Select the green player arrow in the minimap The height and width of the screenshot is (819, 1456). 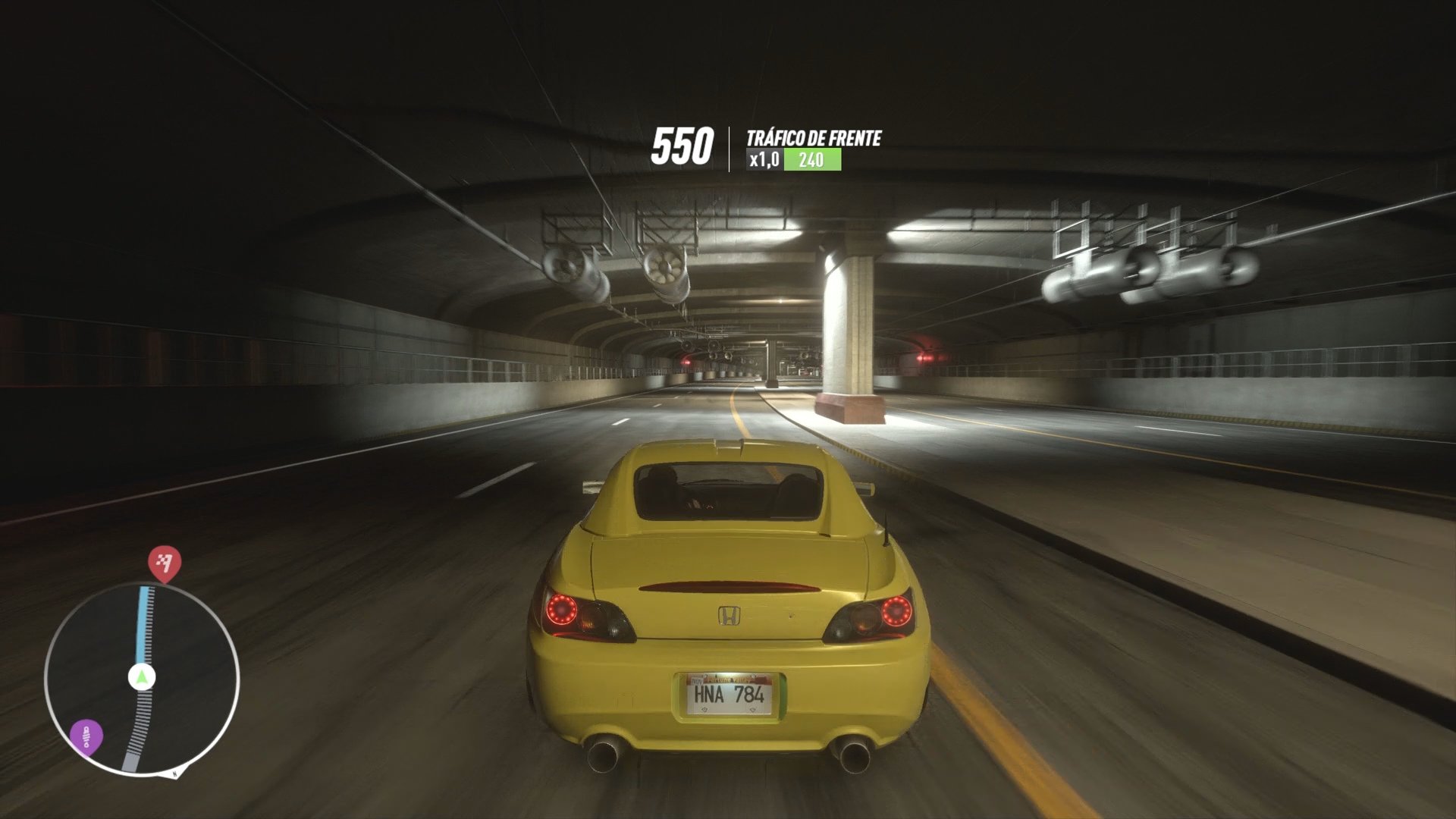tap(141, 676)
